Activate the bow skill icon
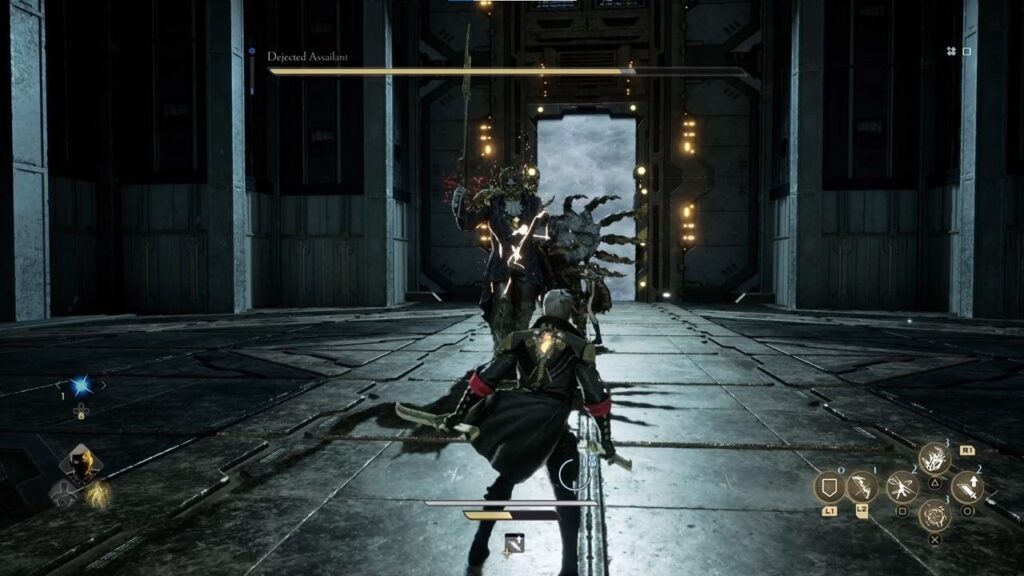 pos(861,487)
